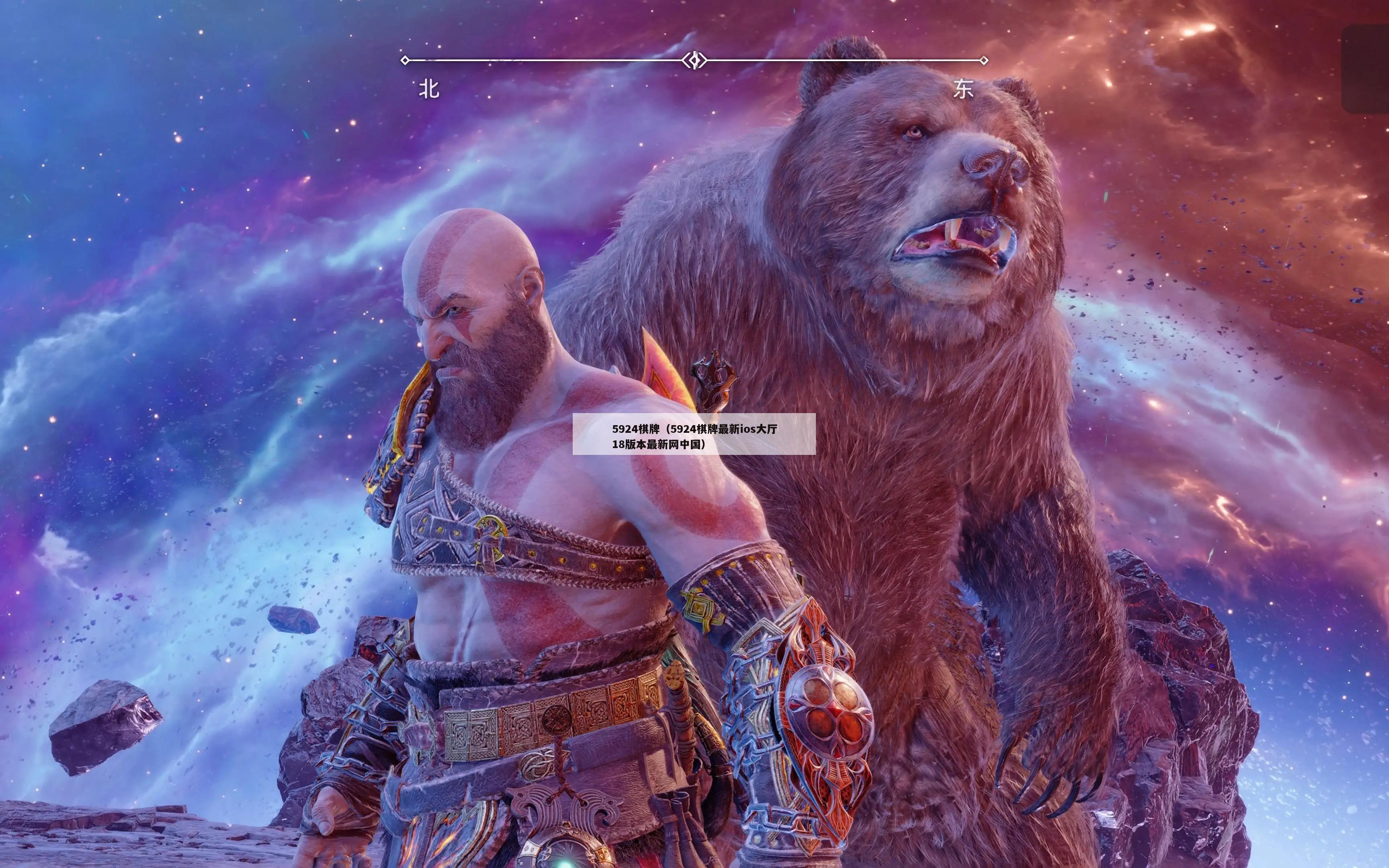Open the 5924棋牌 caption overlay

tap(694, 434)
